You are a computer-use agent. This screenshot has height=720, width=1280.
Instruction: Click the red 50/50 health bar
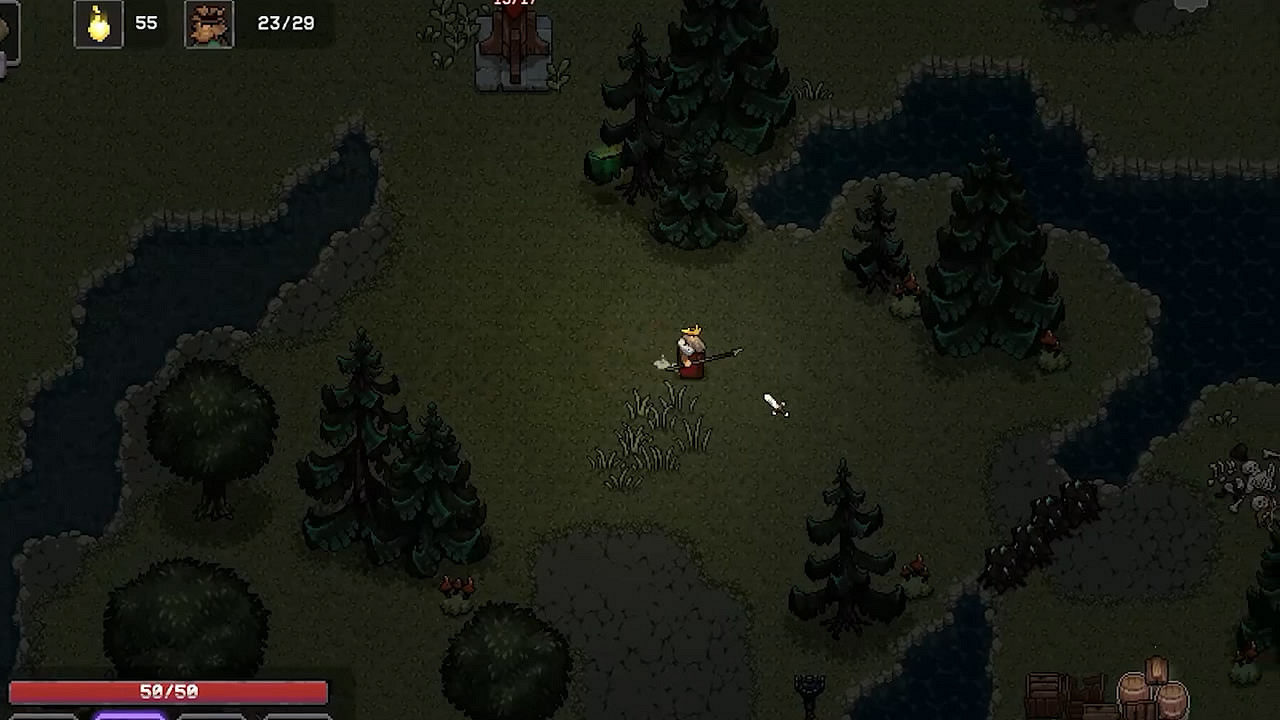(169, 691)
